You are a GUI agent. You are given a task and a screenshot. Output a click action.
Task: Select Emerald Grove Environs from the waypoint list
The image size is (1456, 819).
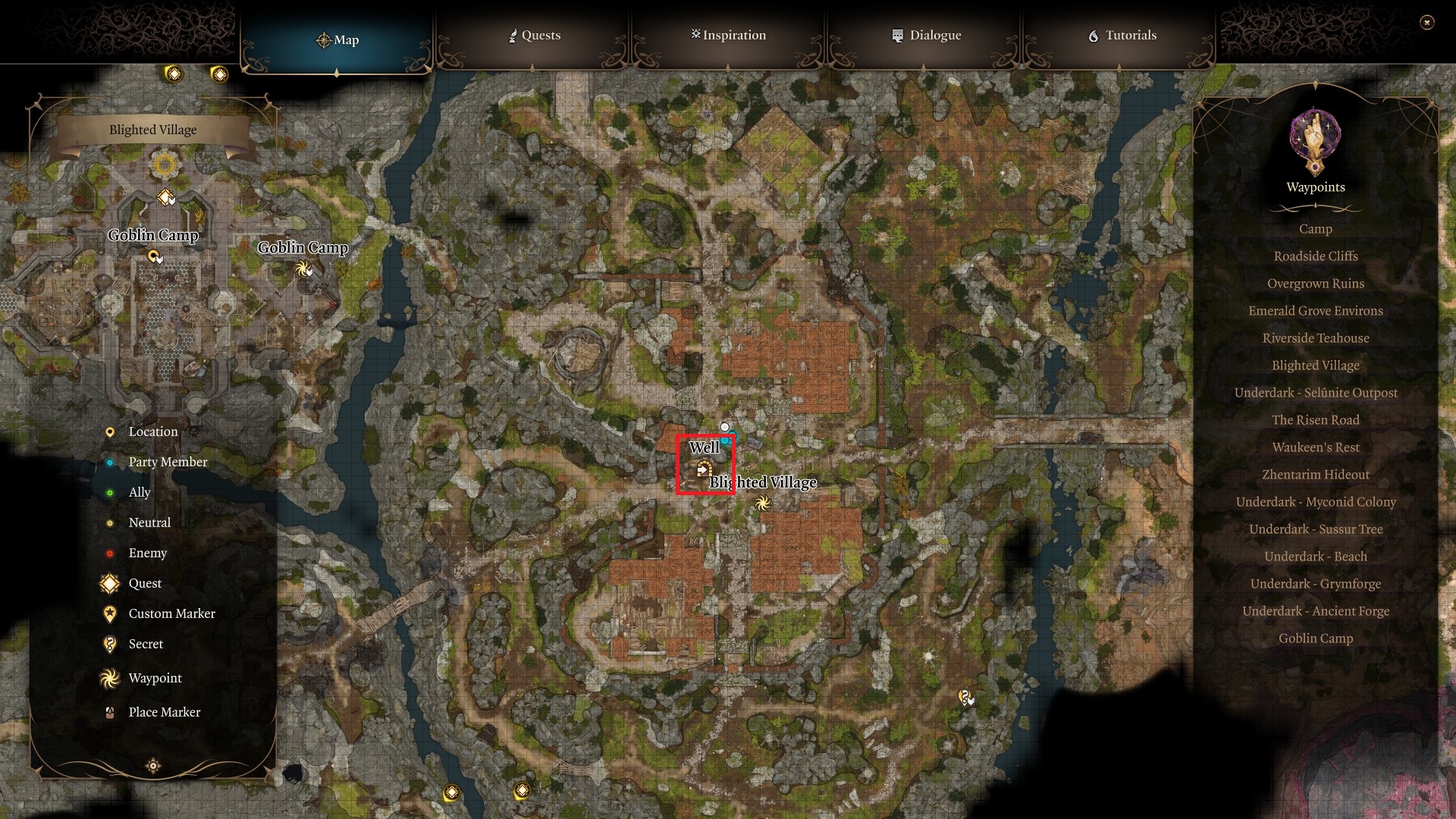1315,311
